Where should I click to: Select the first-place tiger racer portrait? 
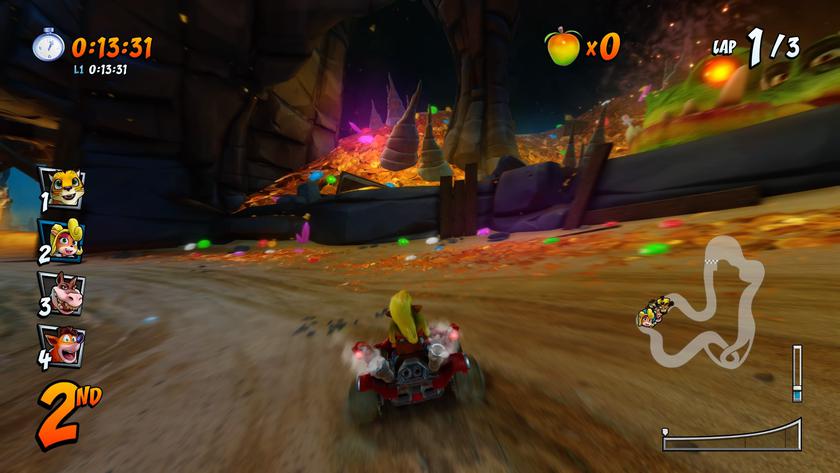62,186
